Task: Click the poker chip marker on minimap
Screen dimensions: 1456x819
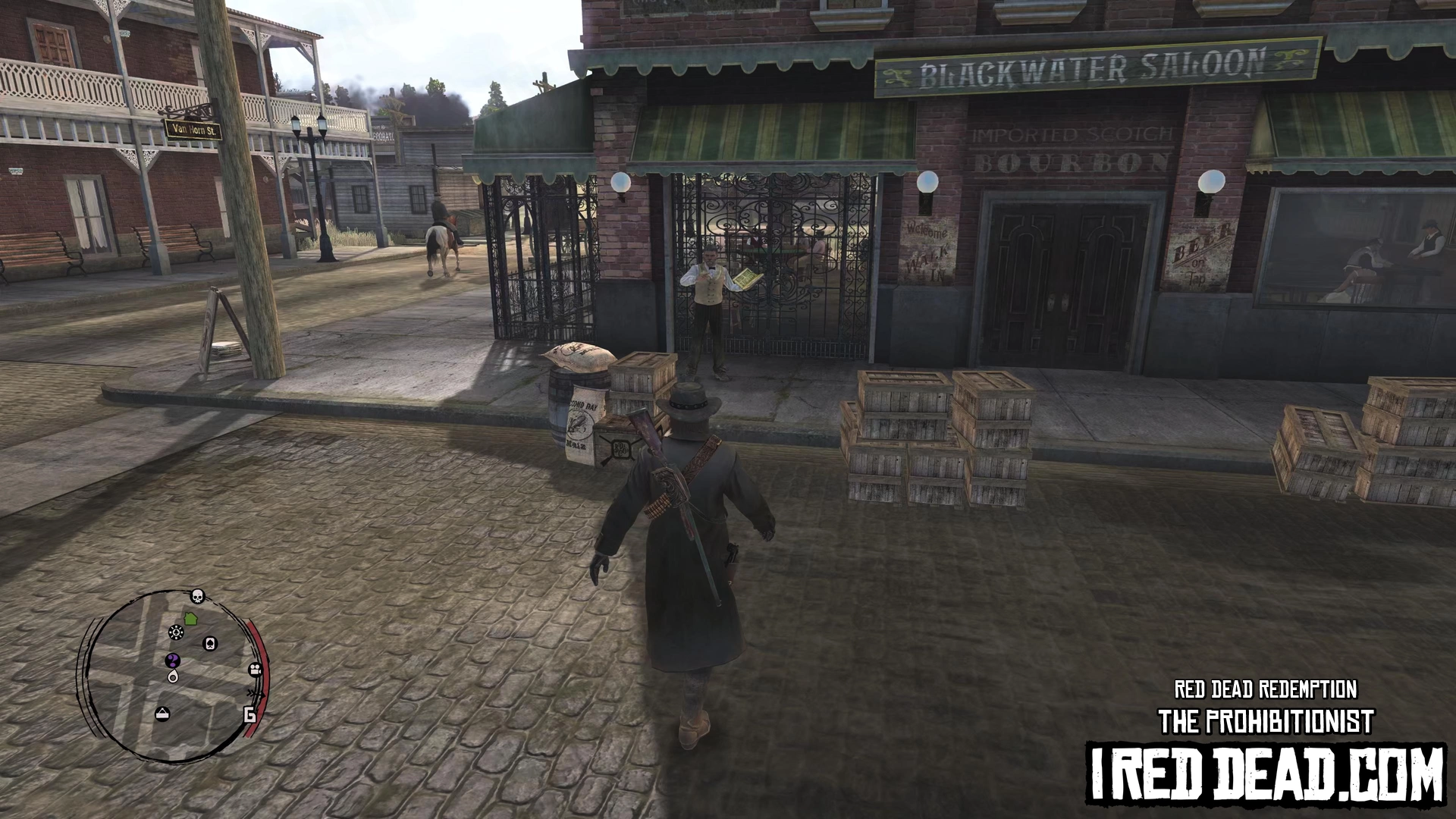Action: pos(176,632)
